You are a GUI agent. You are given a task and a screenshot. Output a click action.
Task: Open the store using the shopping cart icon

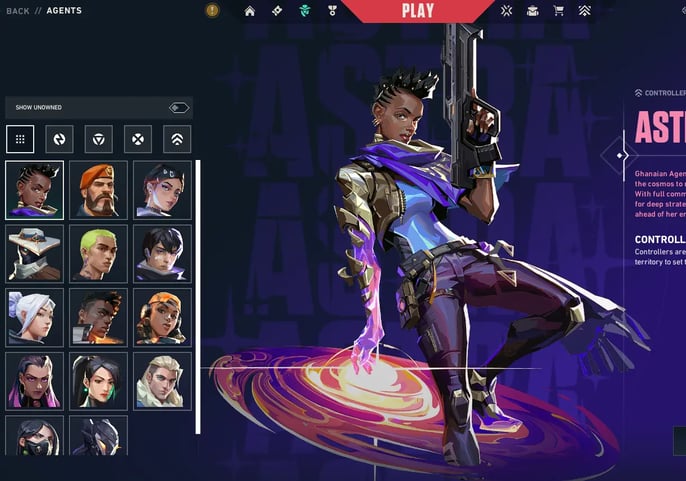coord(558,11)
